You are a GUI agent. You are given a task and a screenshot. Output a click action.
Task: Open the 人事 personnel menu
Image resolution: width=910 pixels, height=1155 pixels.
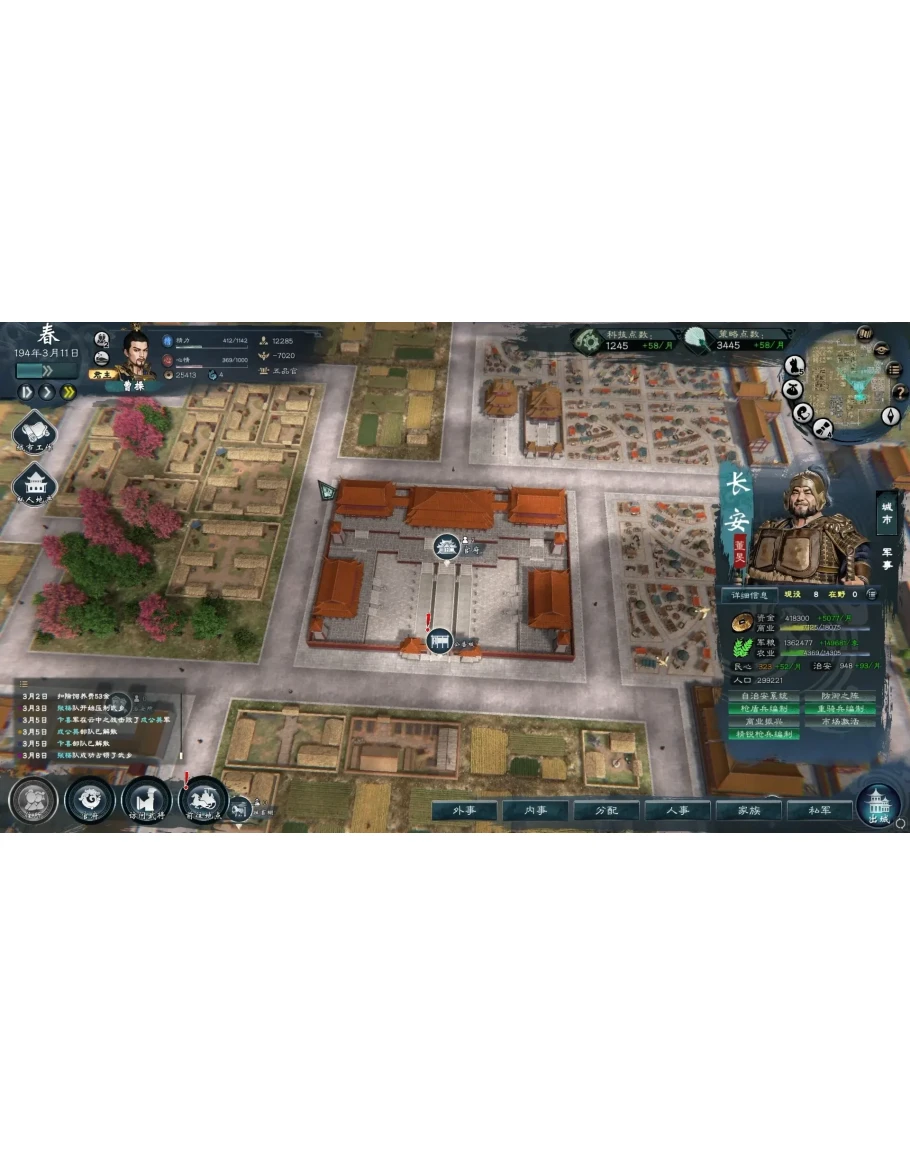point(678,810)
